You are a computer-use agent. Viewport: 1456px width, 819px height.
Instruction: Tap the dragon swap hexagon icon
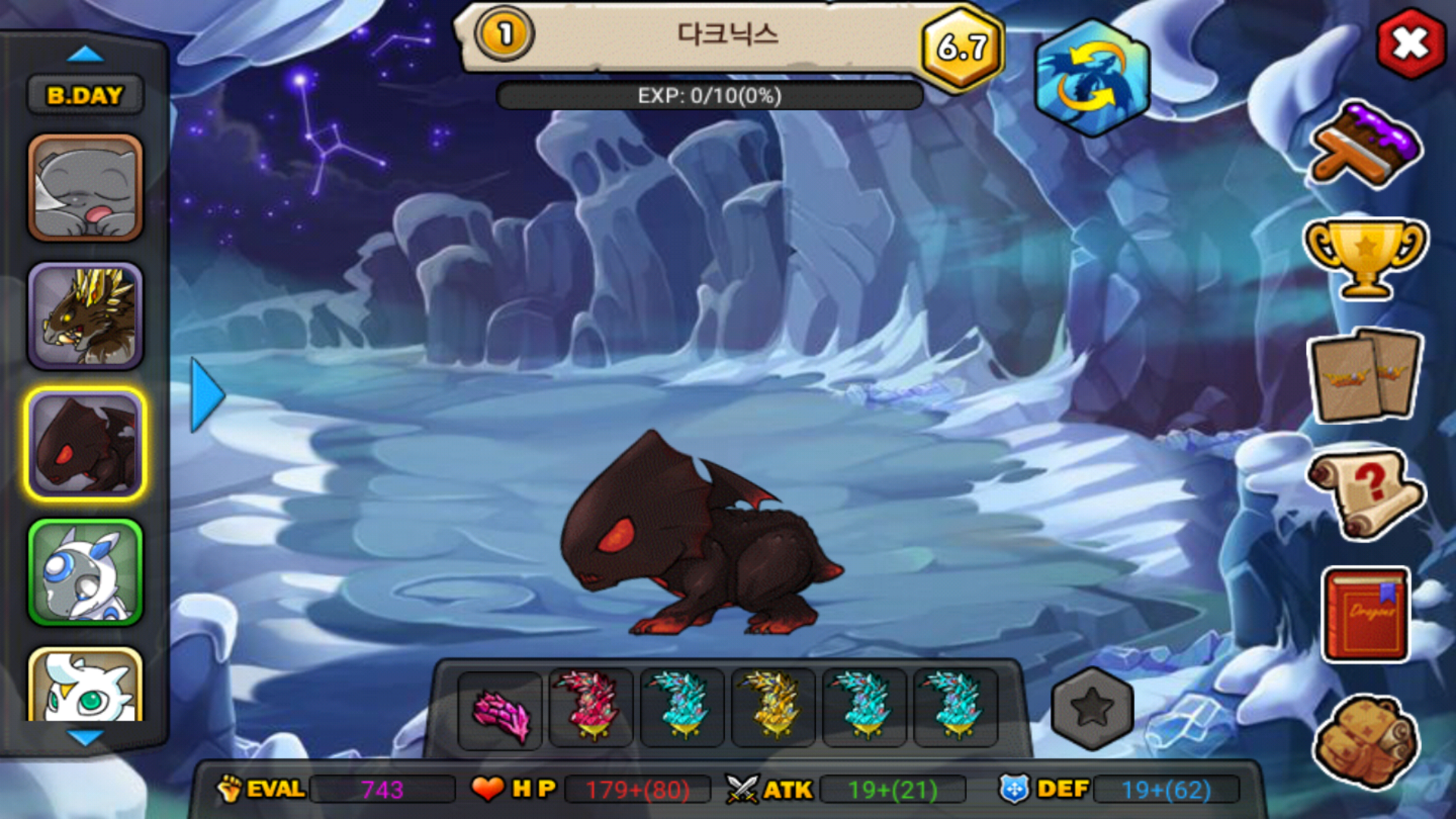[x=1092, y=78]
